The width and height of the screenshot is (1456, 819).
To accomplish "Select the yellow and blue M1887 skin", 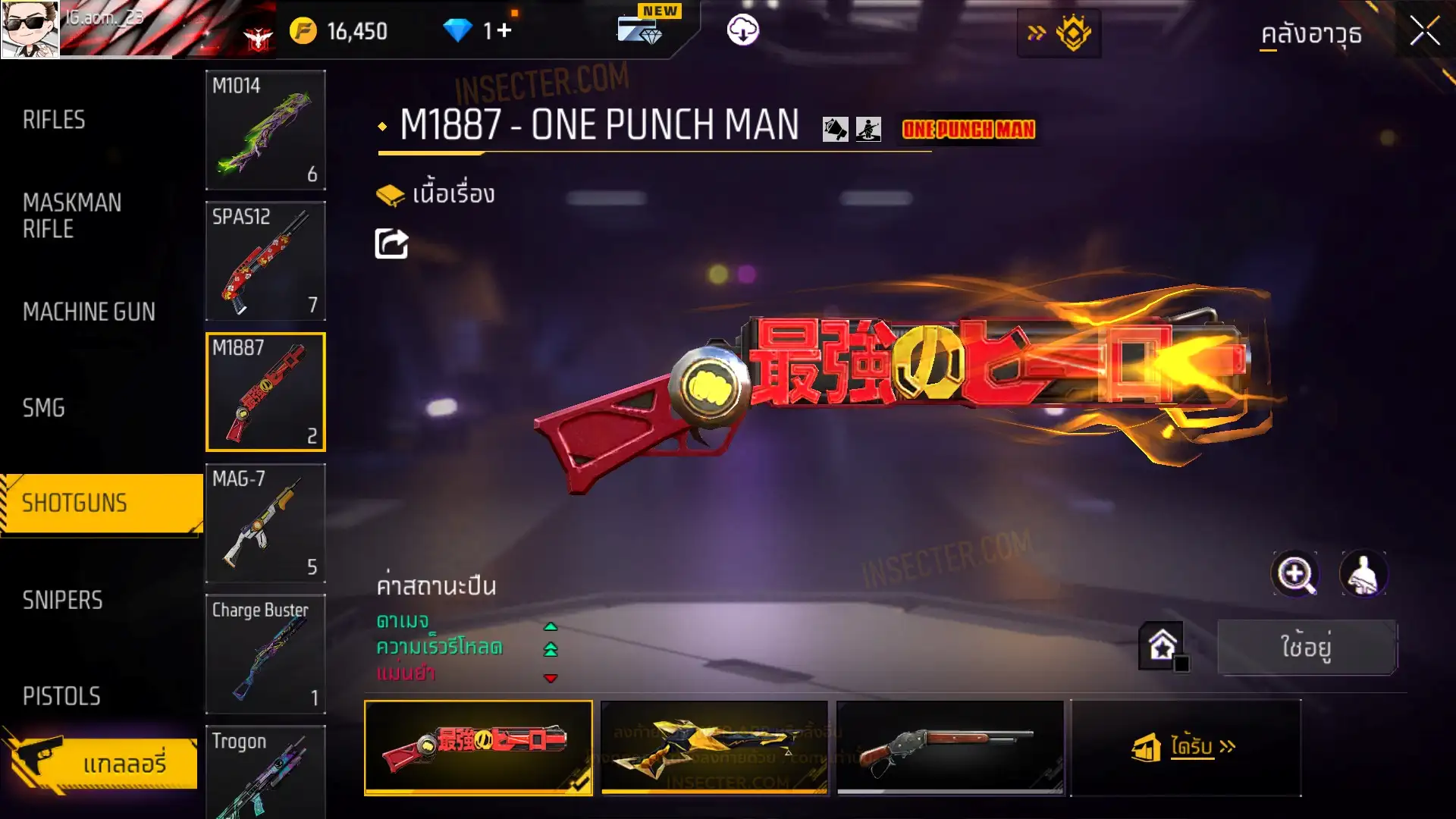I will 714,748.
